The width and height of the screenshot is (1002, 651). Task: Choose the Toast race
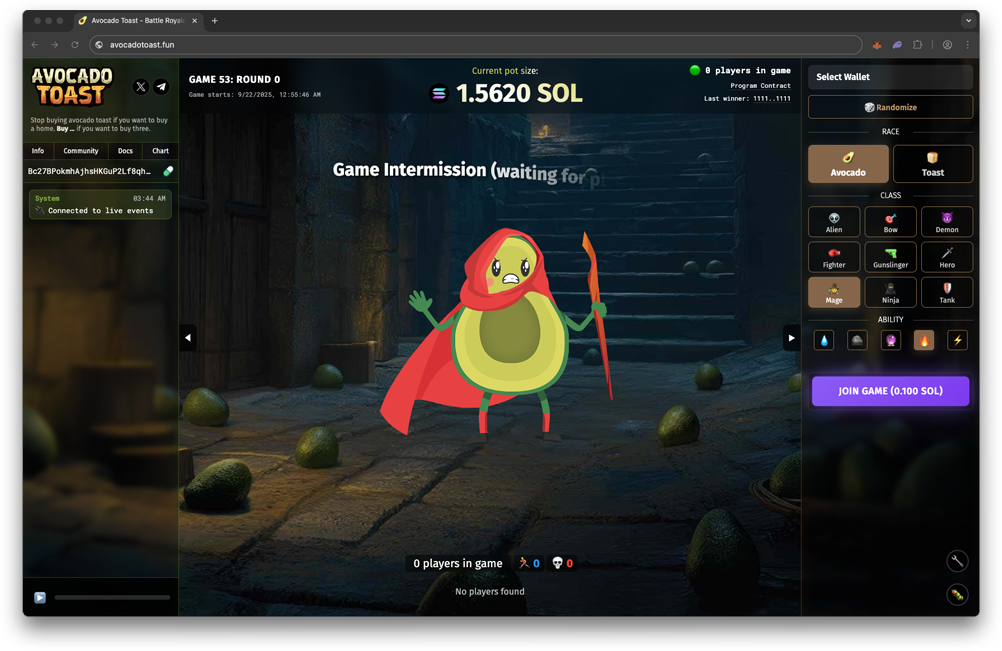[x=932, y=164]
